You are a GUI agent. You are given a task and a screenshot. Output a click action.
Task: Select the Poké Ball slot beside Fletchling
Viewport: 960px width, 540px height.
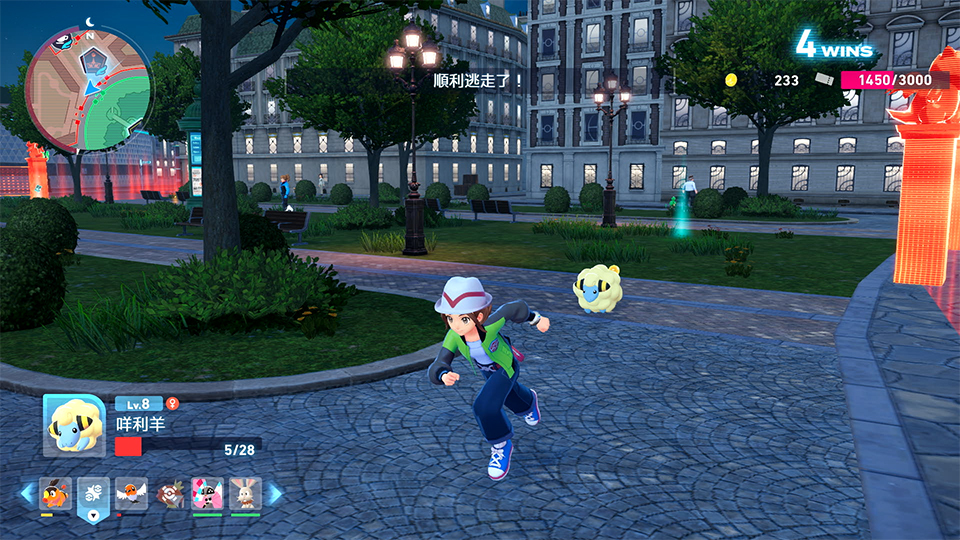(x=169, y=493)
